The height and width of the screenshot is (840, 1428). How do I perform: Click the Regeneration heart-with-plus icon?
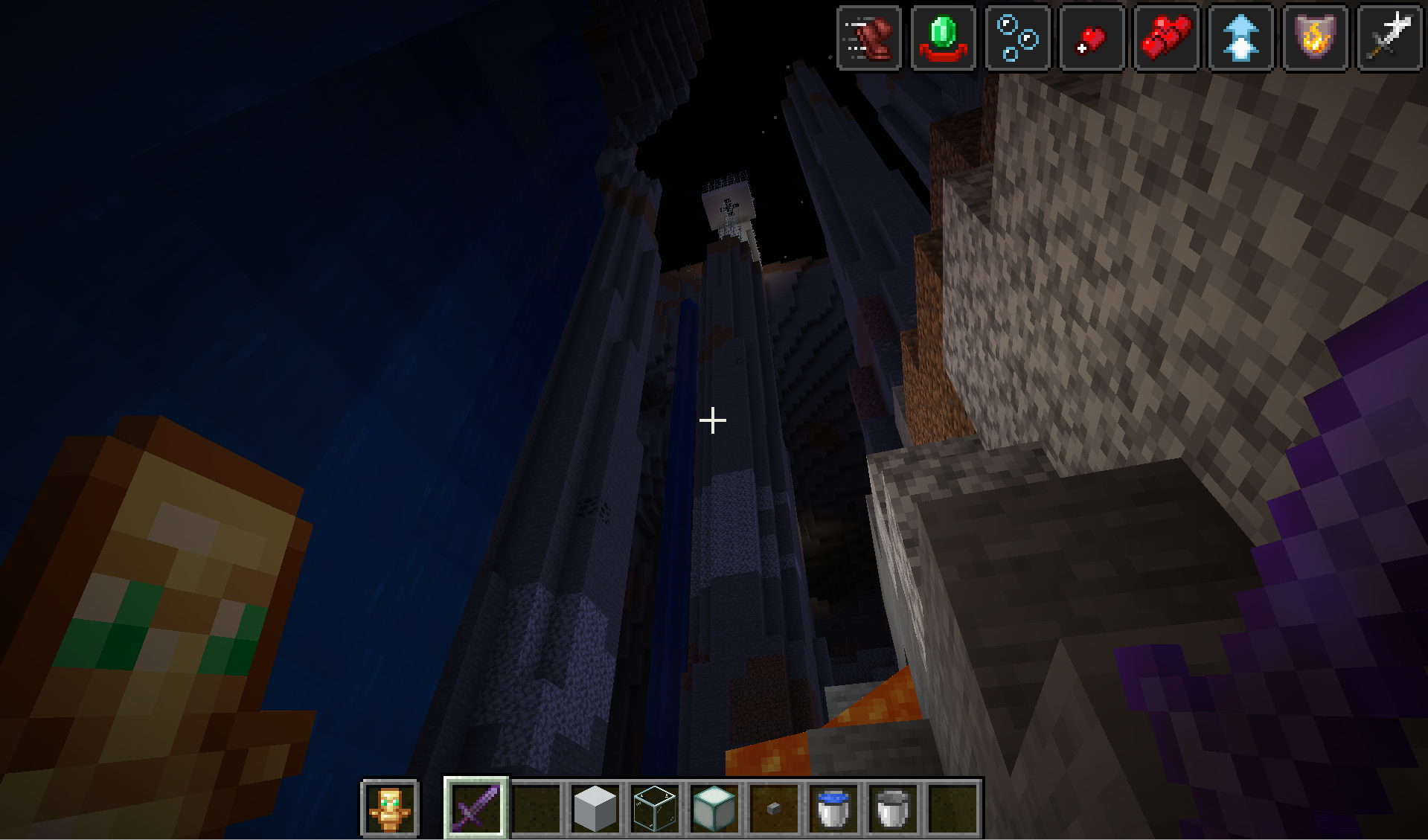(x=1092, y=38)
